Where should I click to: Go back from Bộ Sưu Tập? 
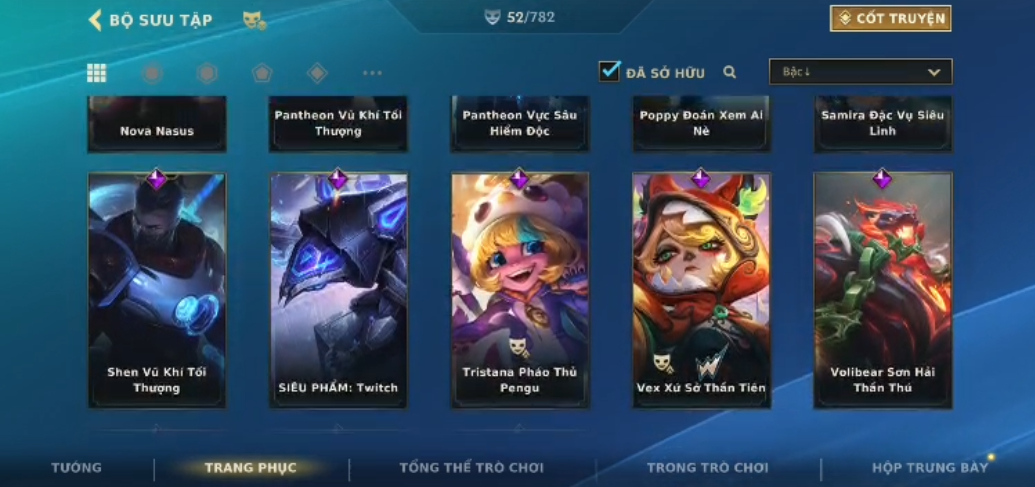[x=96, y=20]
